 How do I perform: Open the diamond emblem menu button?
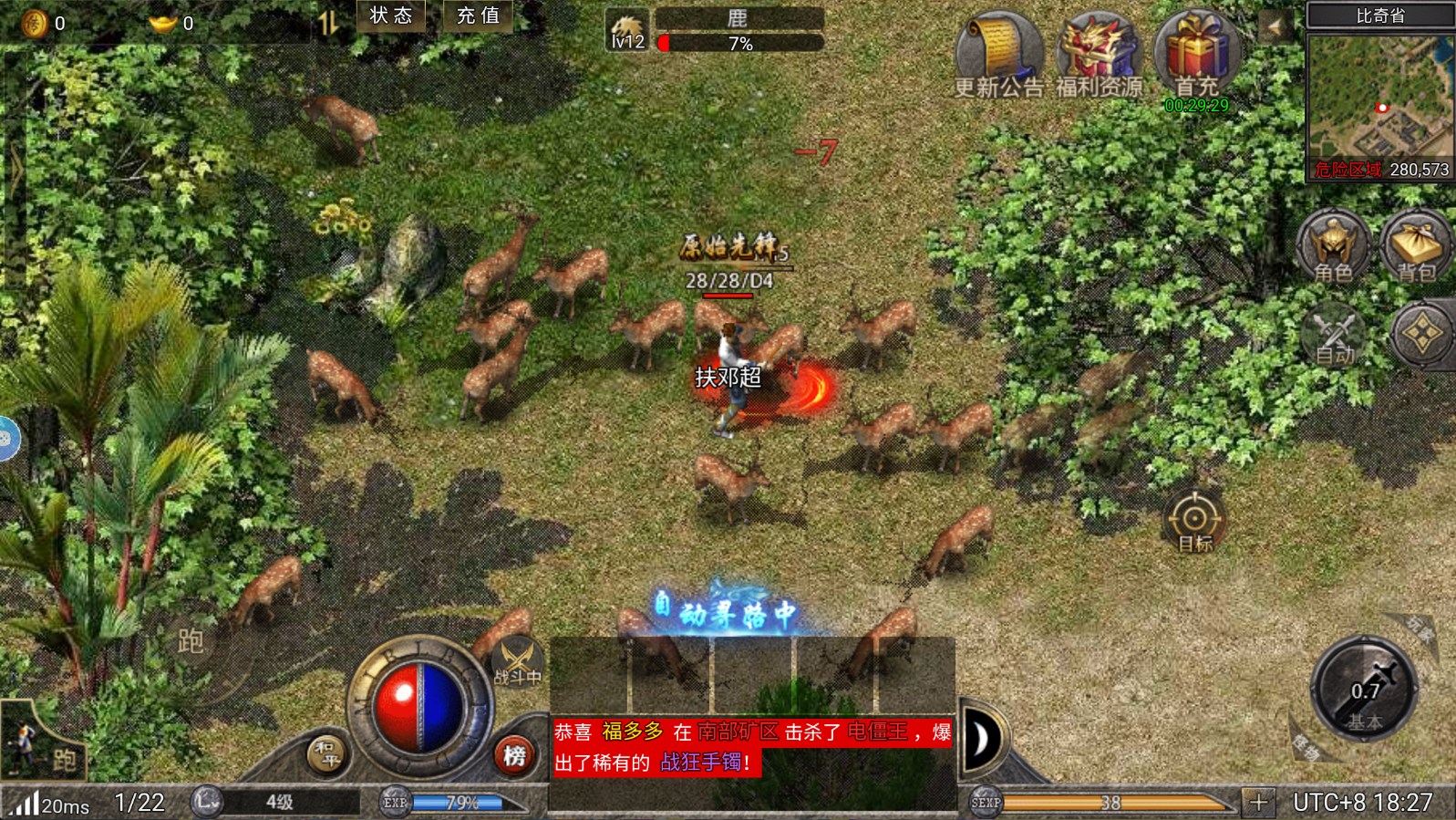pyautogui.click(x=1421, y=334)
